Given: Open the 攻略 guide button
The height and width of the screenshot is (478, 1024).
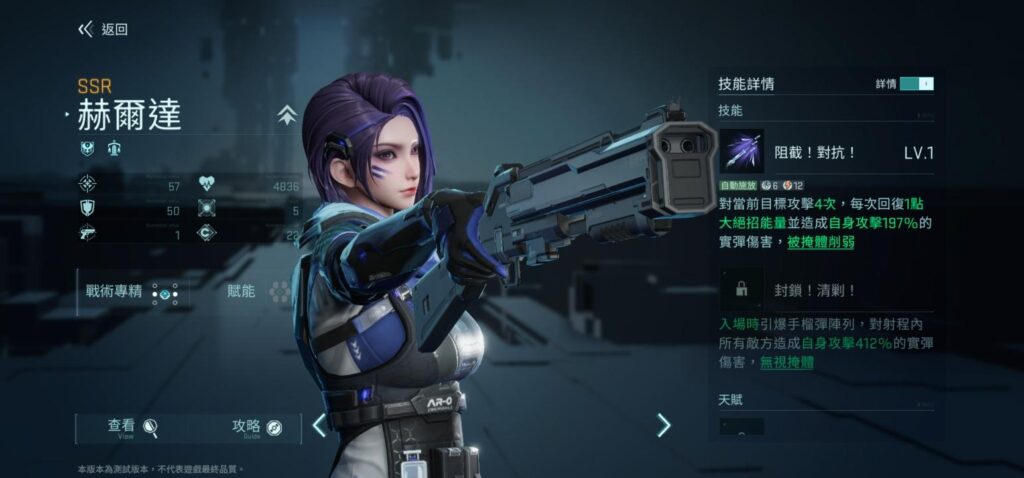Looking at the screenshot, I should coord(257,427).
